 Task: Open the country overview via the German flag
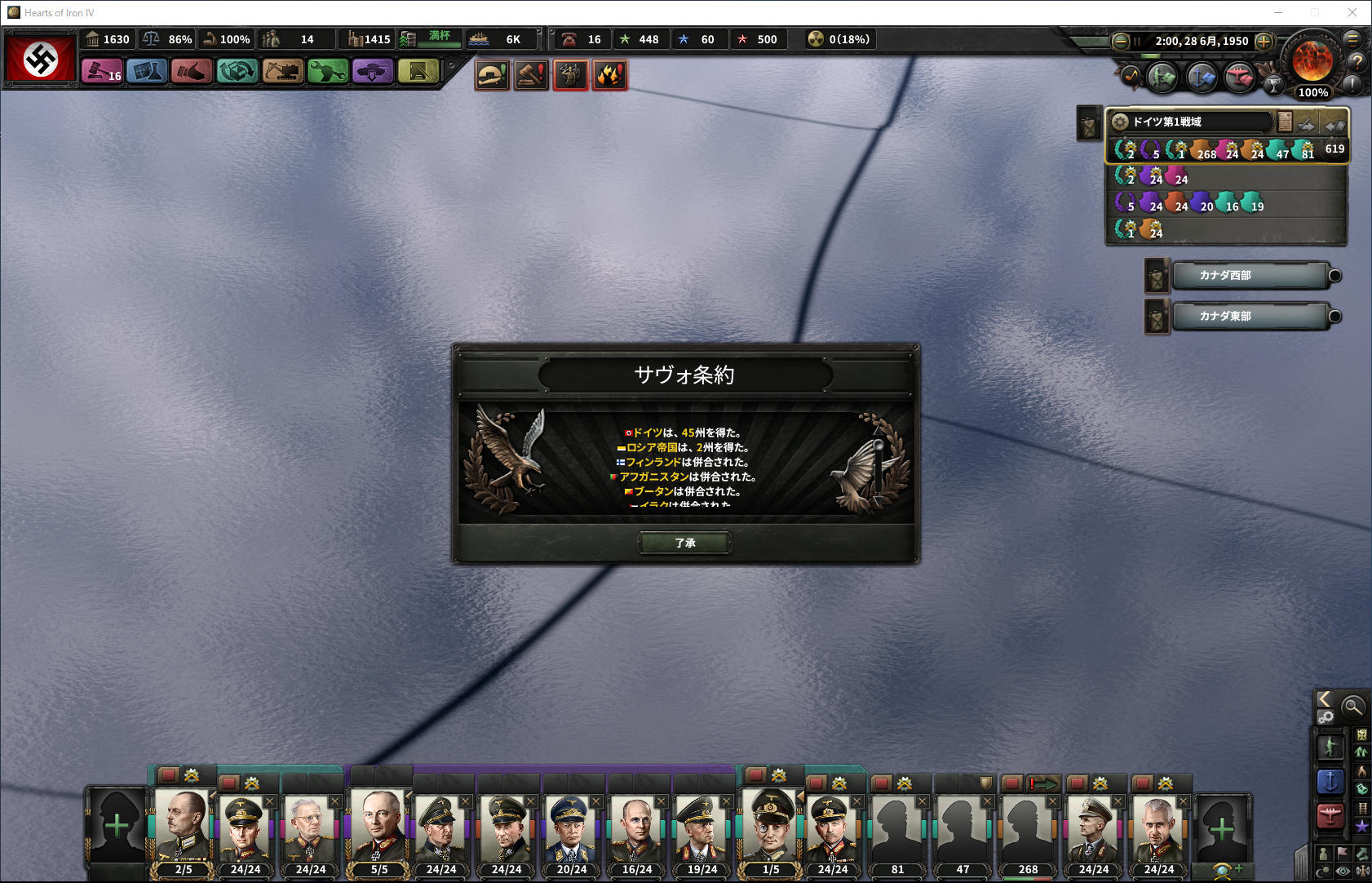coord(41,58)
